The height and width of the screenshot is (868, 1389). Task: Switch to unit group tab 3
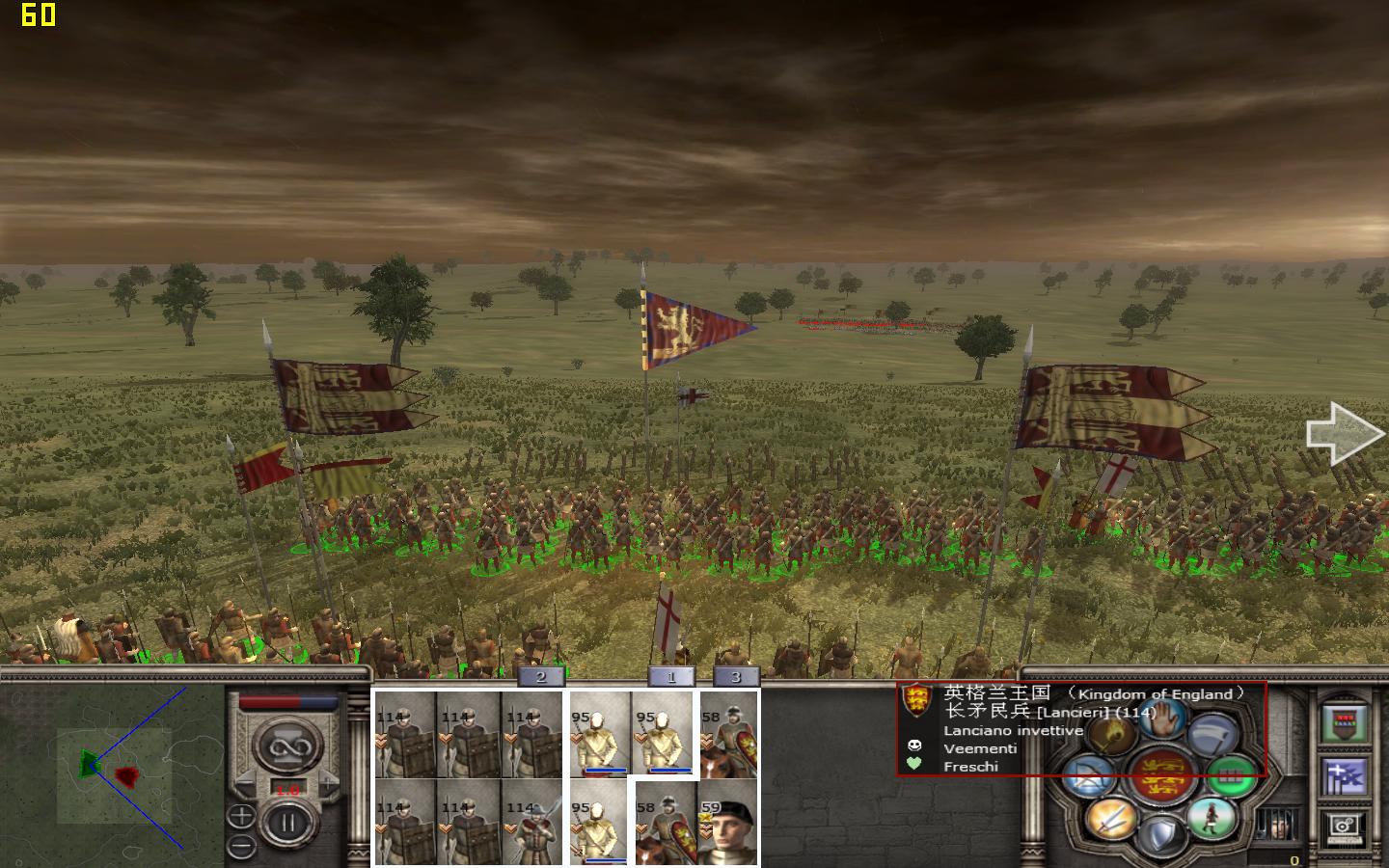(736, 676)
